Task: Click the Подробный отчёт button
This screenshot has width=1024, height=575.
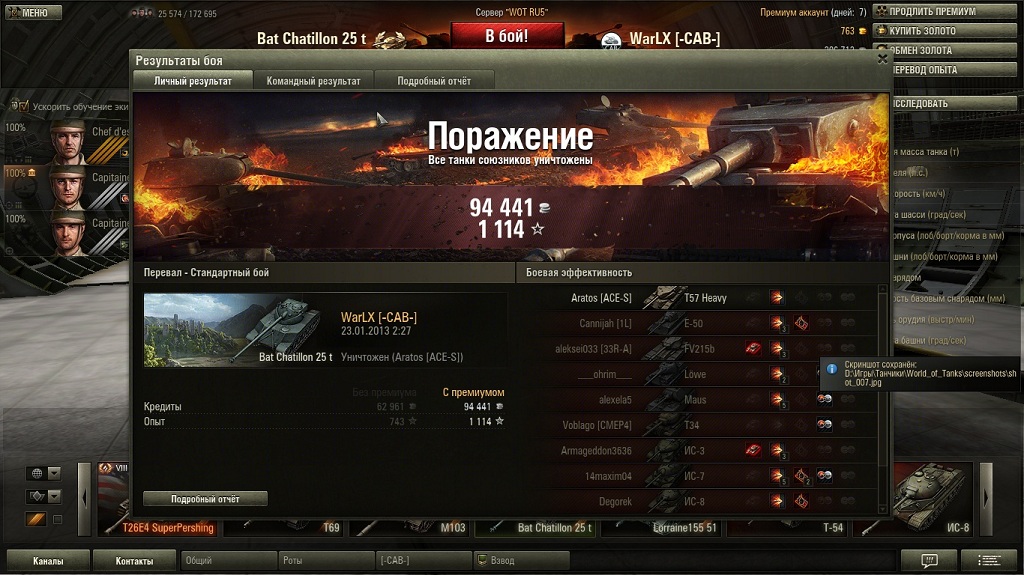Action: click(x=205, y=498)
